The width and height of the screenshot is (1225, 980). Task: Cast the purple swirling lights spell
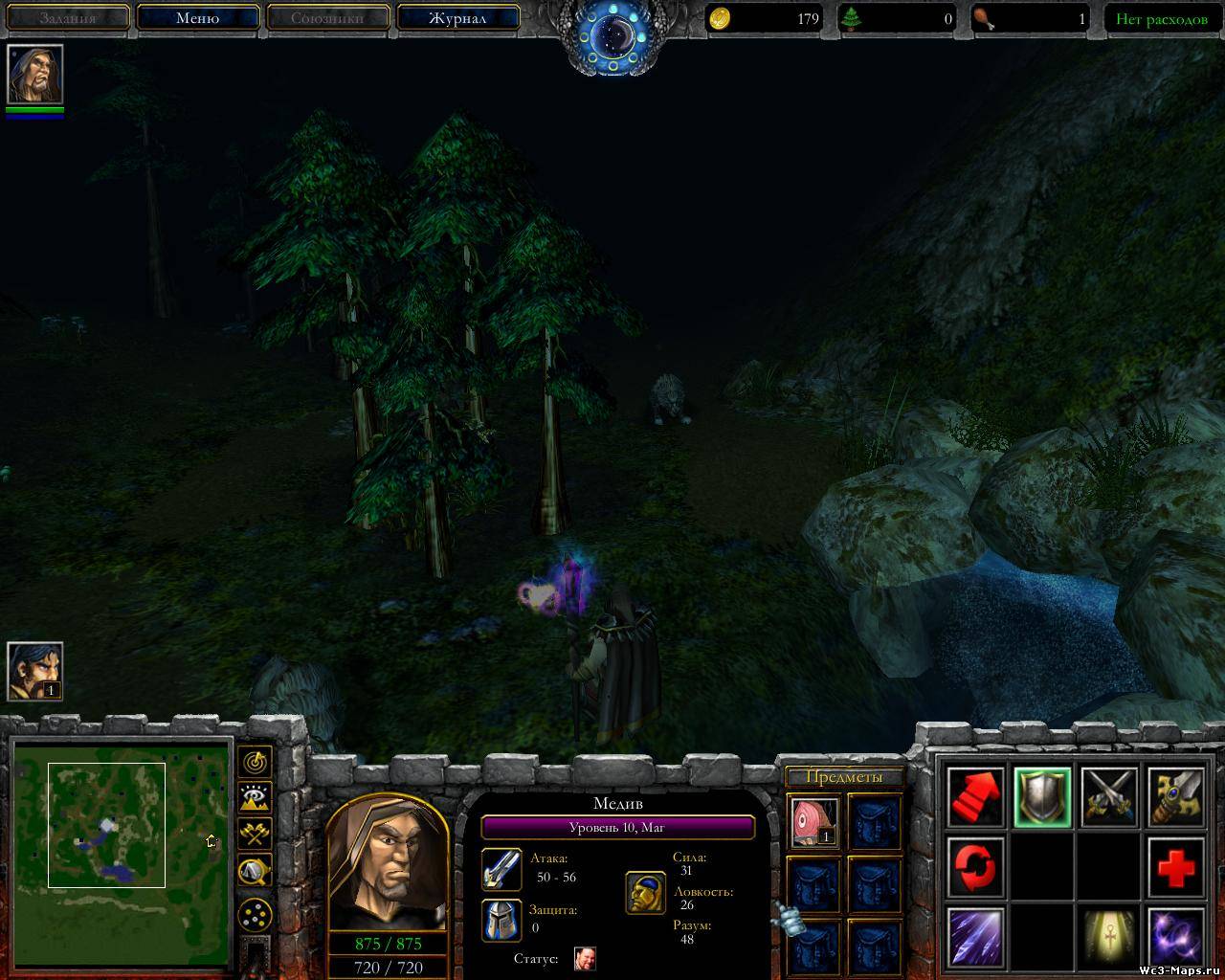[1175, 937]
